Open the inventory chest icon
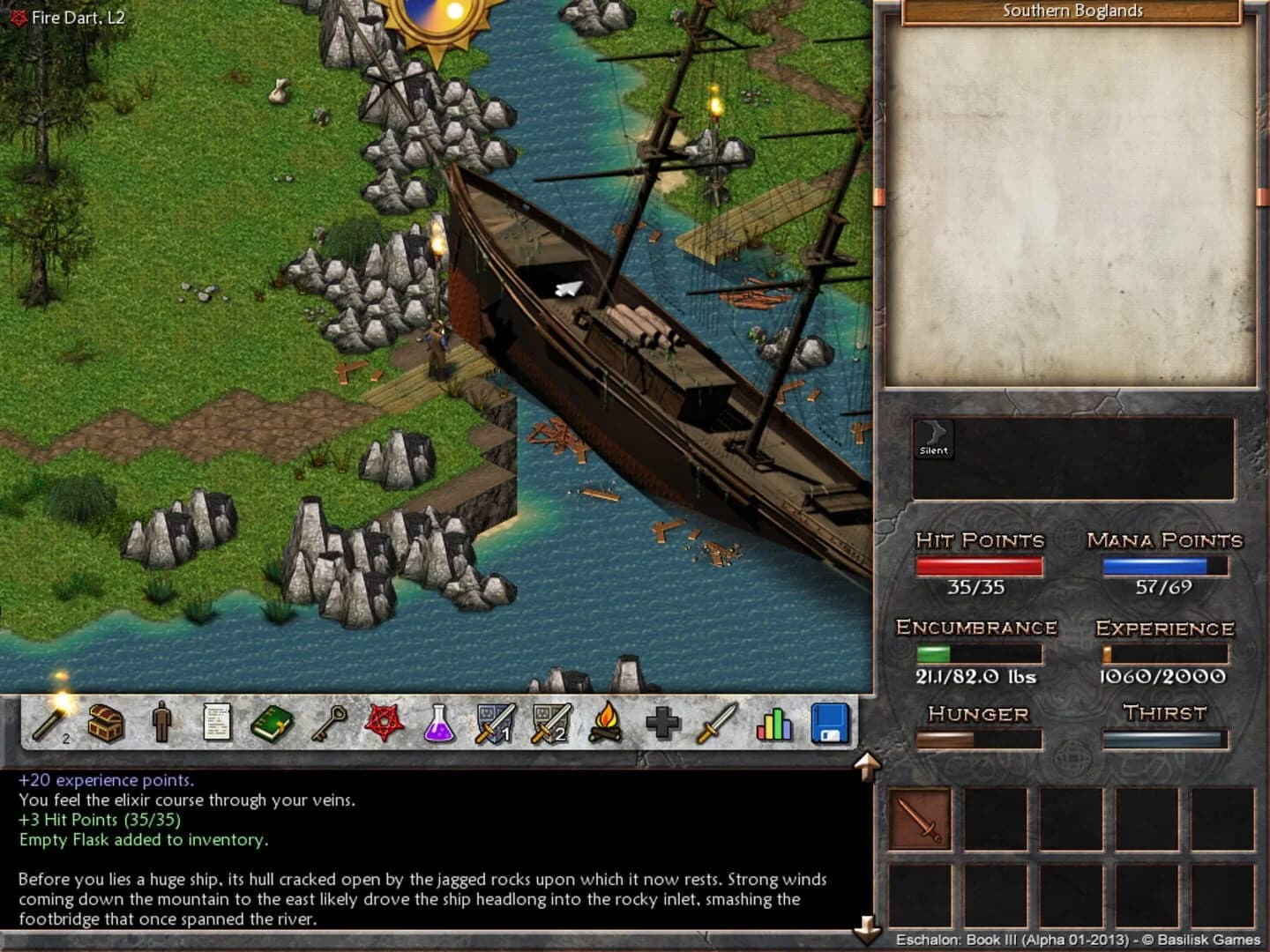This screenshot has width=1270, height=952. (104, 721)
